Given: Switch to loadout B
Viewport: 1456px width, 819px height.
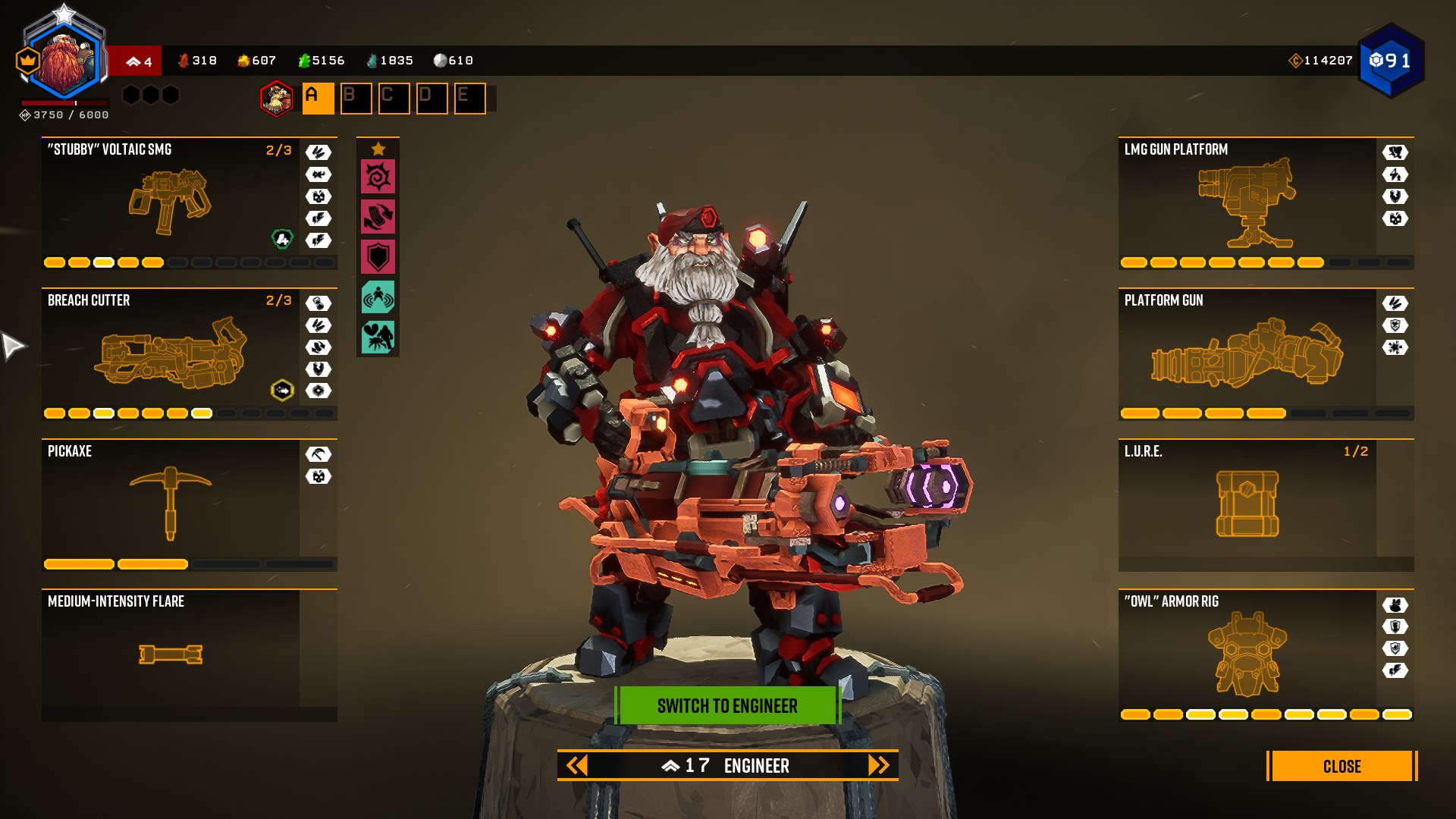Looking at the screenshot, I should [x=356, y=99].
